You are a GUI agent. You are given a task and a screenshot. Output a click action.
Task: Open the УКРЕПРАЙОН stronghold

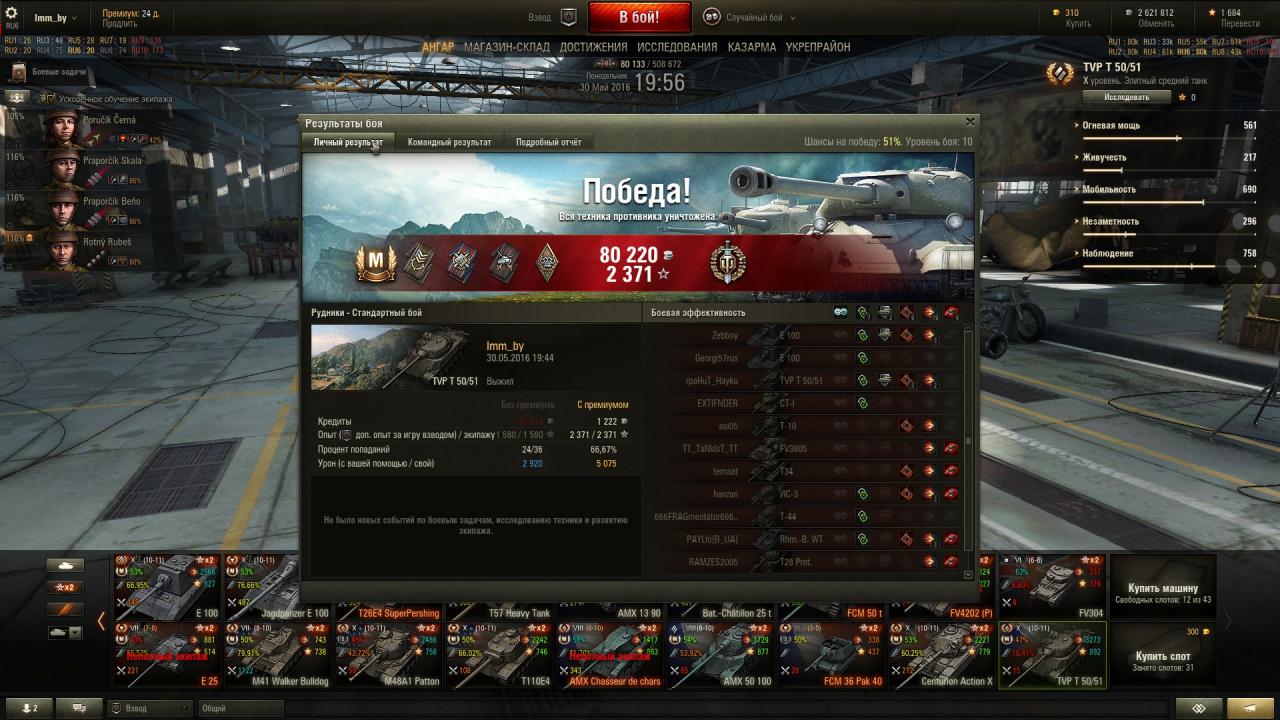pyautogui.click(x=818, y=47)
